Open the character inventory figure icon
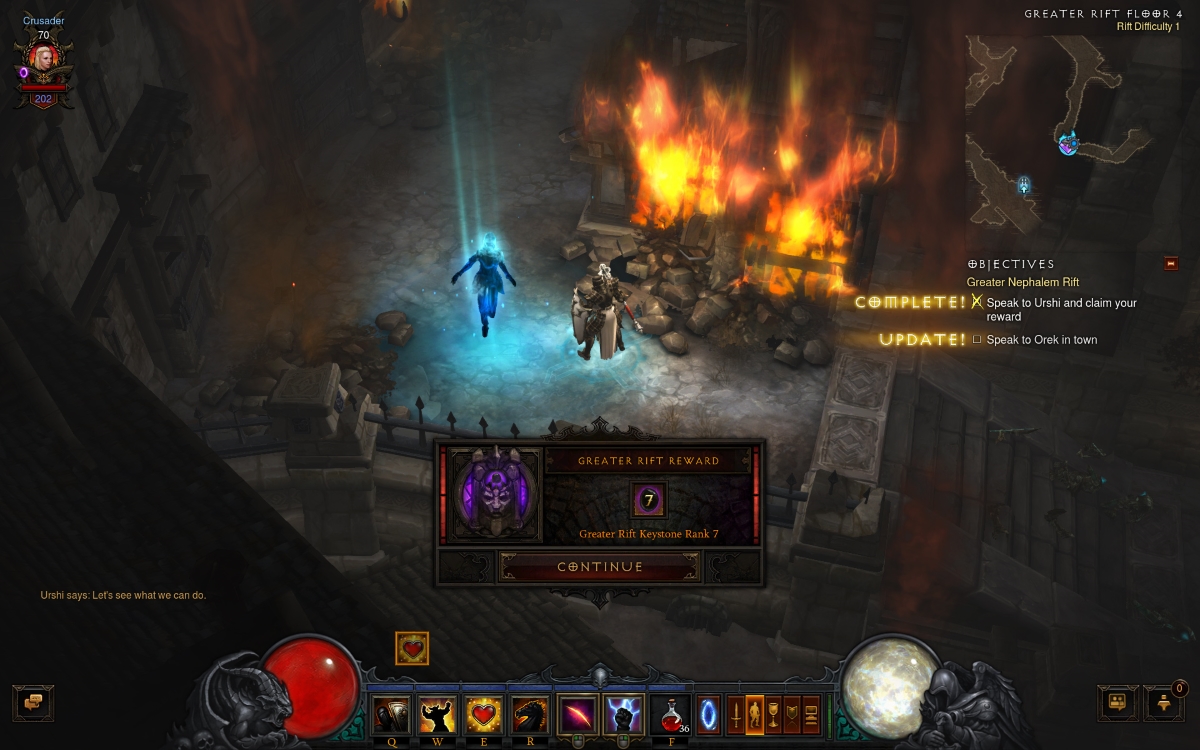The width and height of the screenshot is (1200, 750). [x=755, y=715]
